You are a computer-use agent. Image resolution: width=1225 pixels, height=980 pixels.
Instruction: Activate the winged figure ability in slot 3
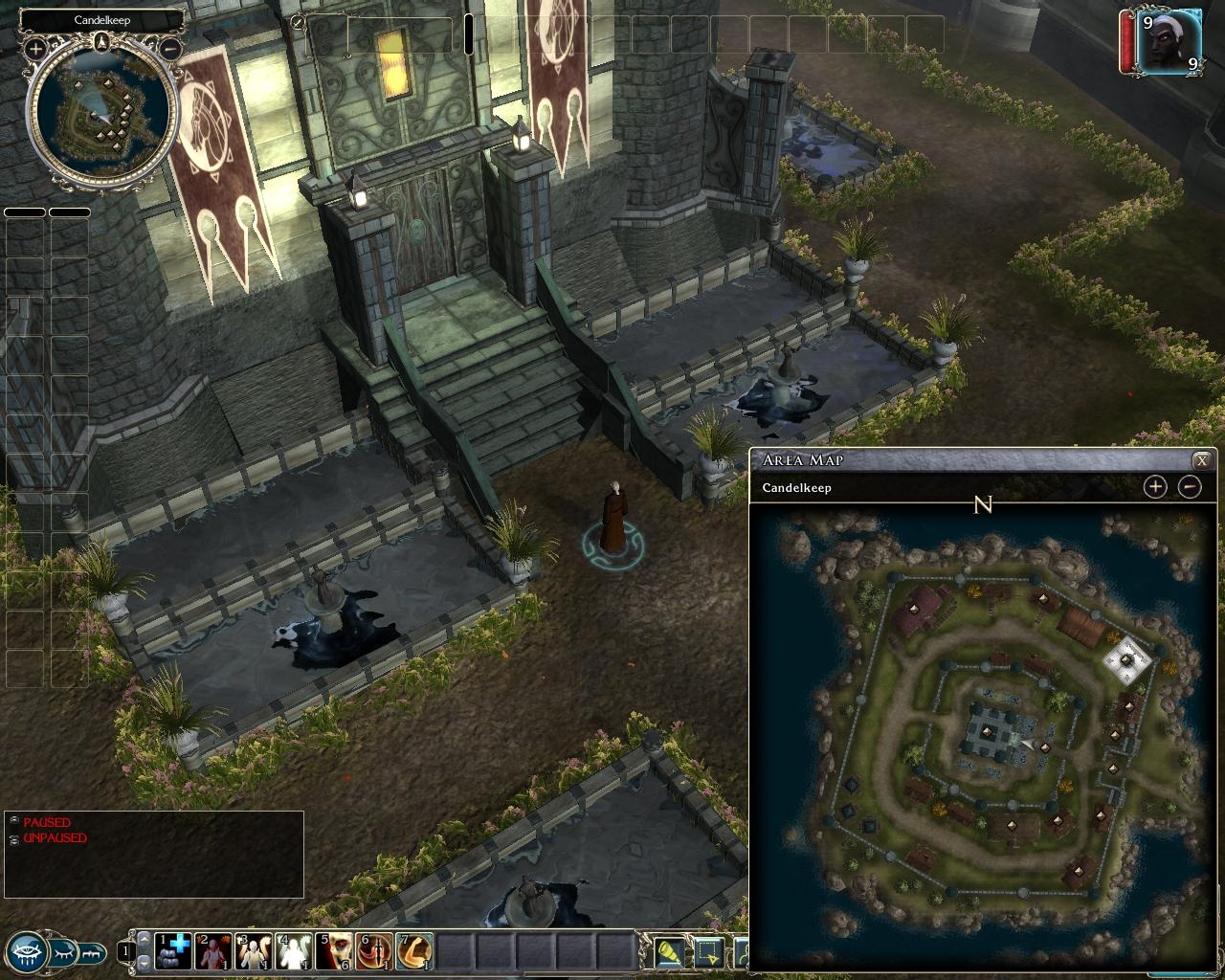click(254, 951)
